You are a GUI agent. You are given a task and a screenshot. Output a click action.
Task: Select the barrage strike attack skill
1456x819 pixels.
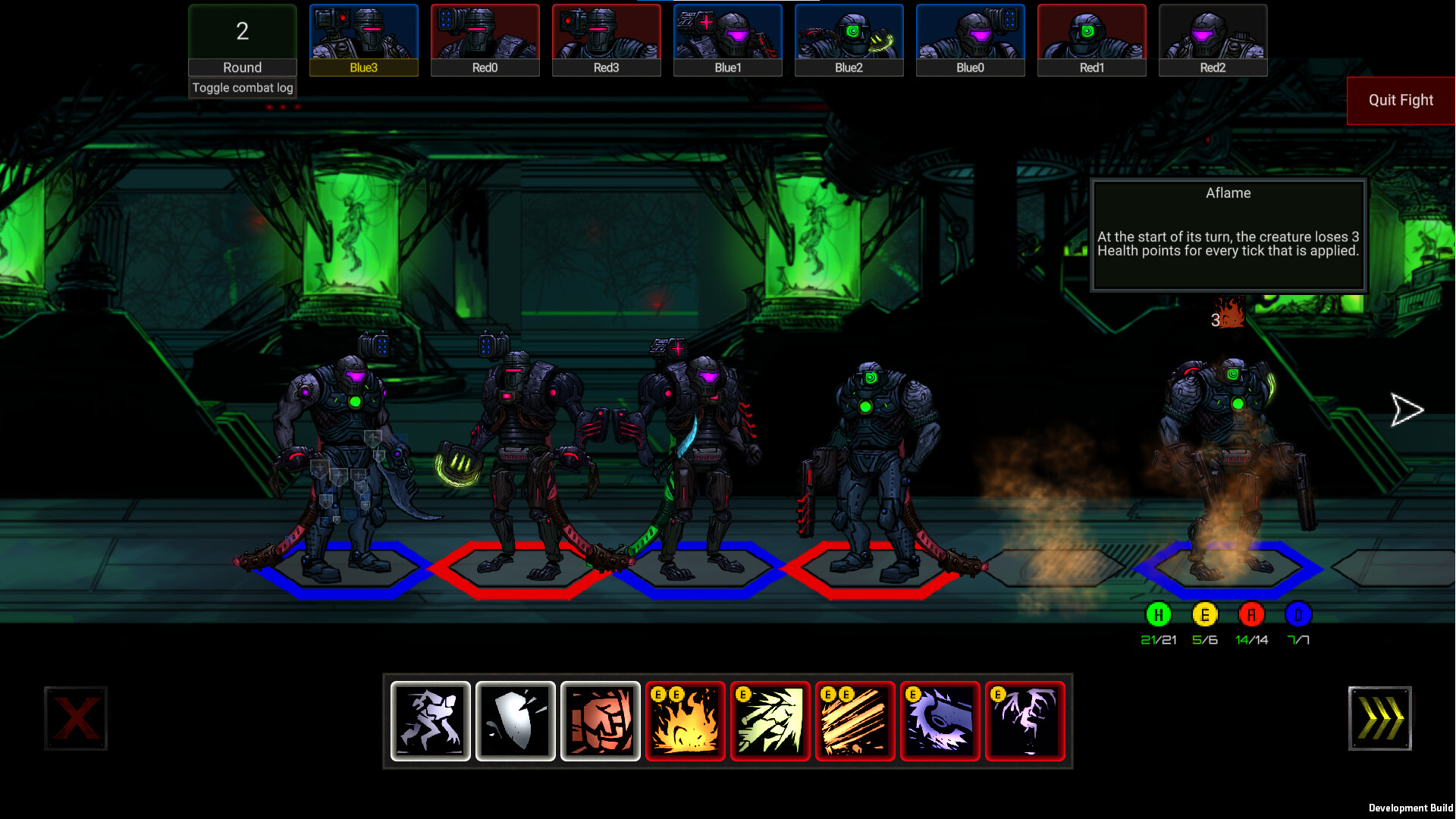click(x=855, y=720)
